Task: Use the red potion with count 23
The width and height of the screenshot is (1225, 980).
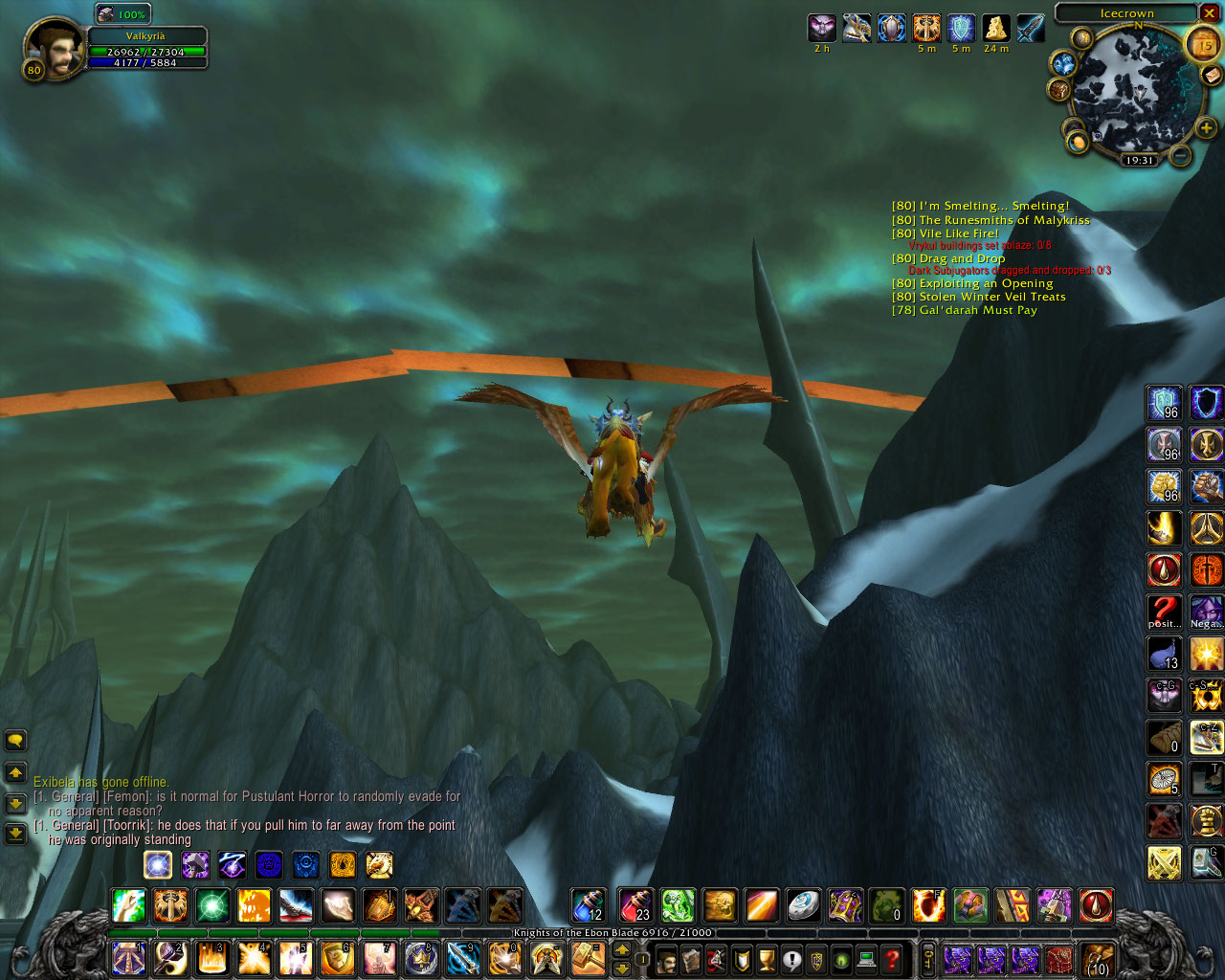Action: [x=634, y=904]
